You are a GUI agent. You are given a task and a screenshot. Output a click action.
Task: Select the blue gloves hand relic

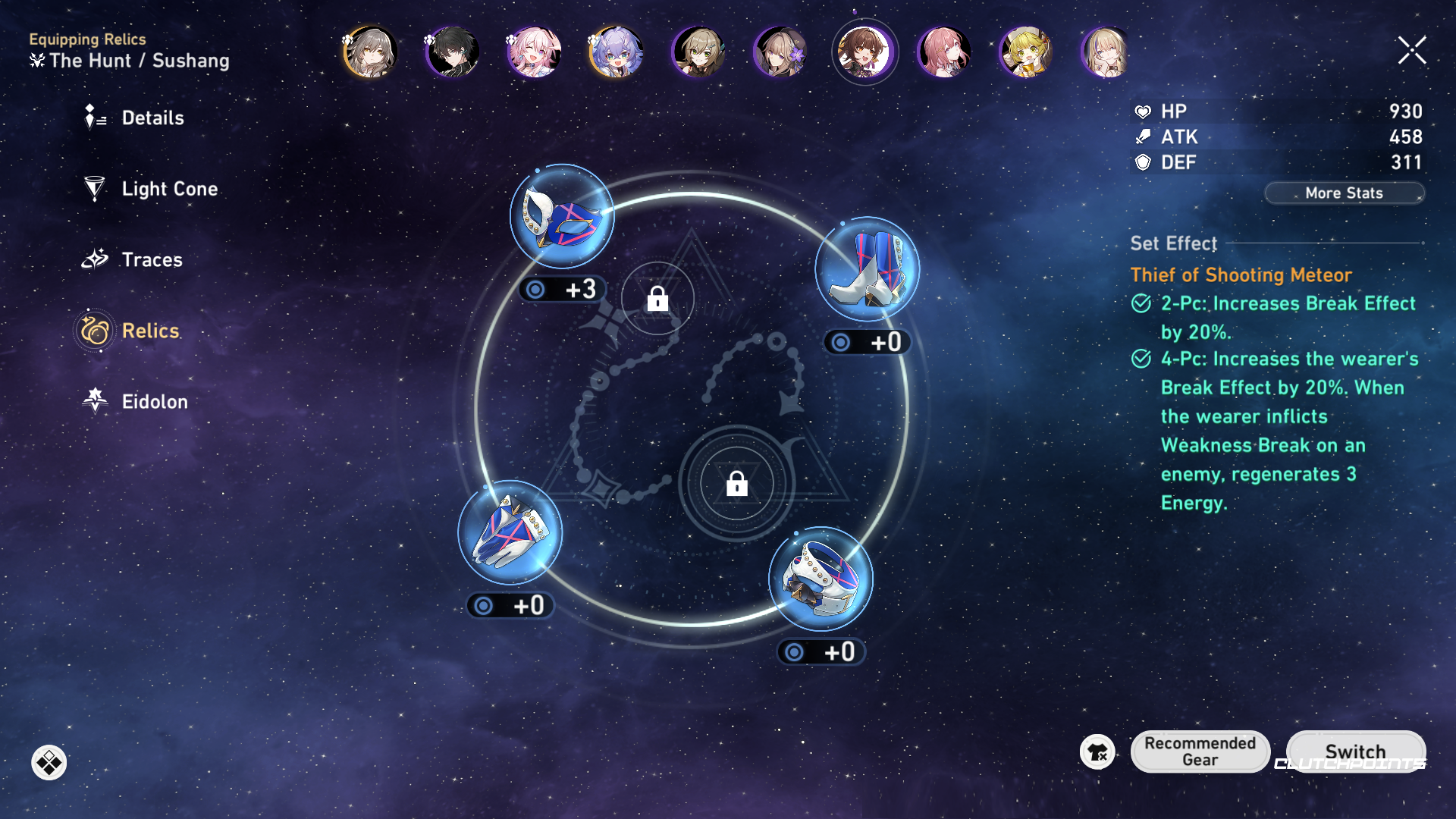click(x=510, y=533)
